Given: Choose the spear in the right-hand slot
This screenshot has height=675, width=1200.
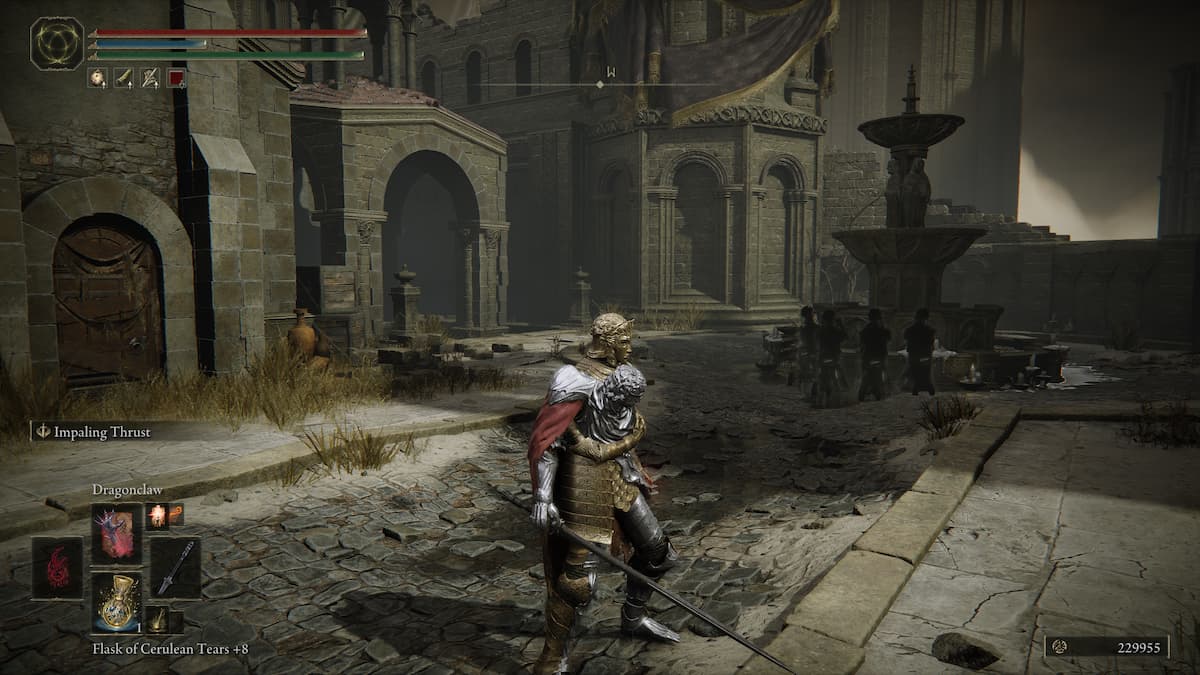Looking at the screenshot, I should (174, 567).
